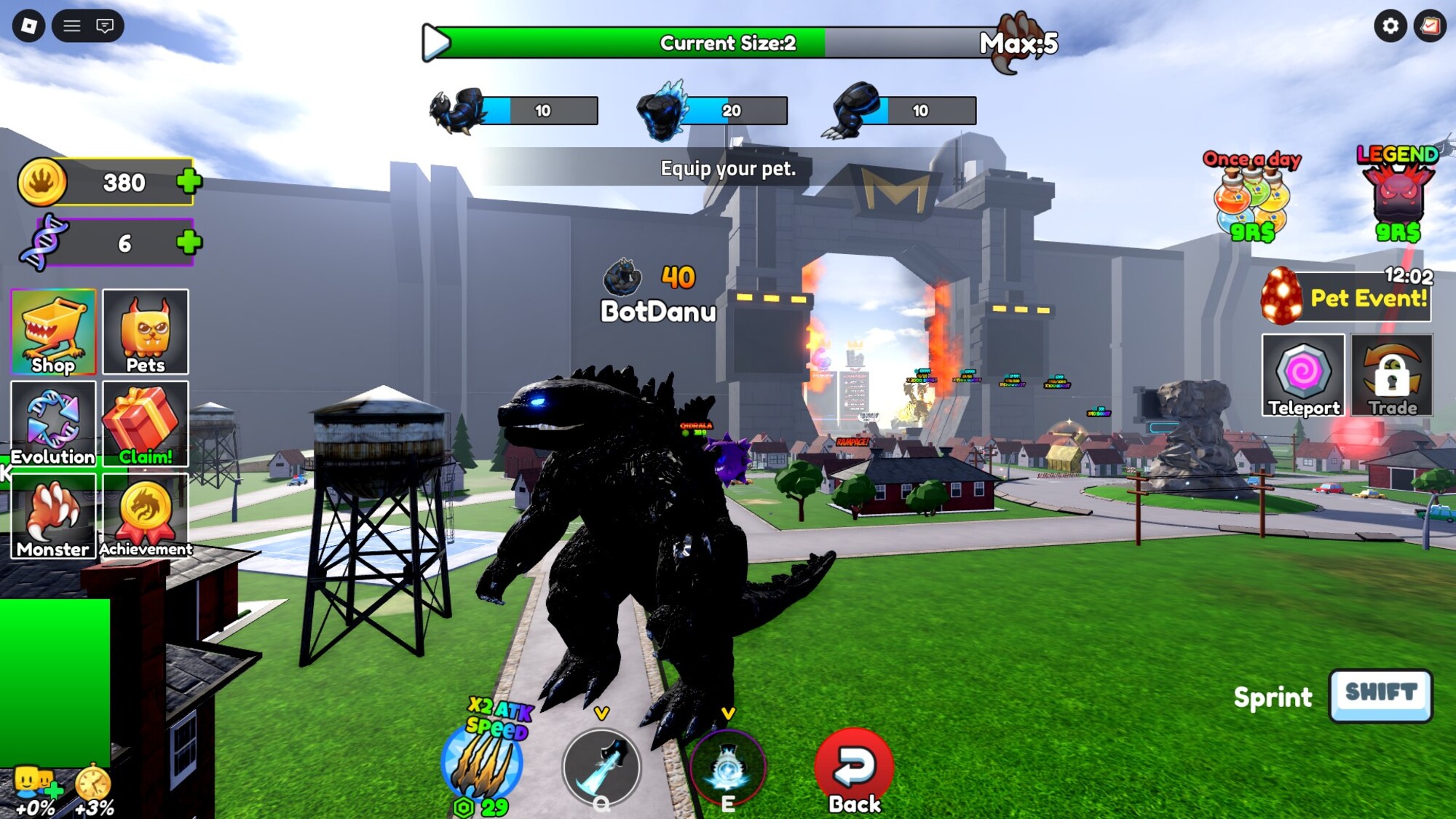Claim the gift box reward
Image resolution: width=1456 pixels, height=819 pixels.
click(146, 424)
